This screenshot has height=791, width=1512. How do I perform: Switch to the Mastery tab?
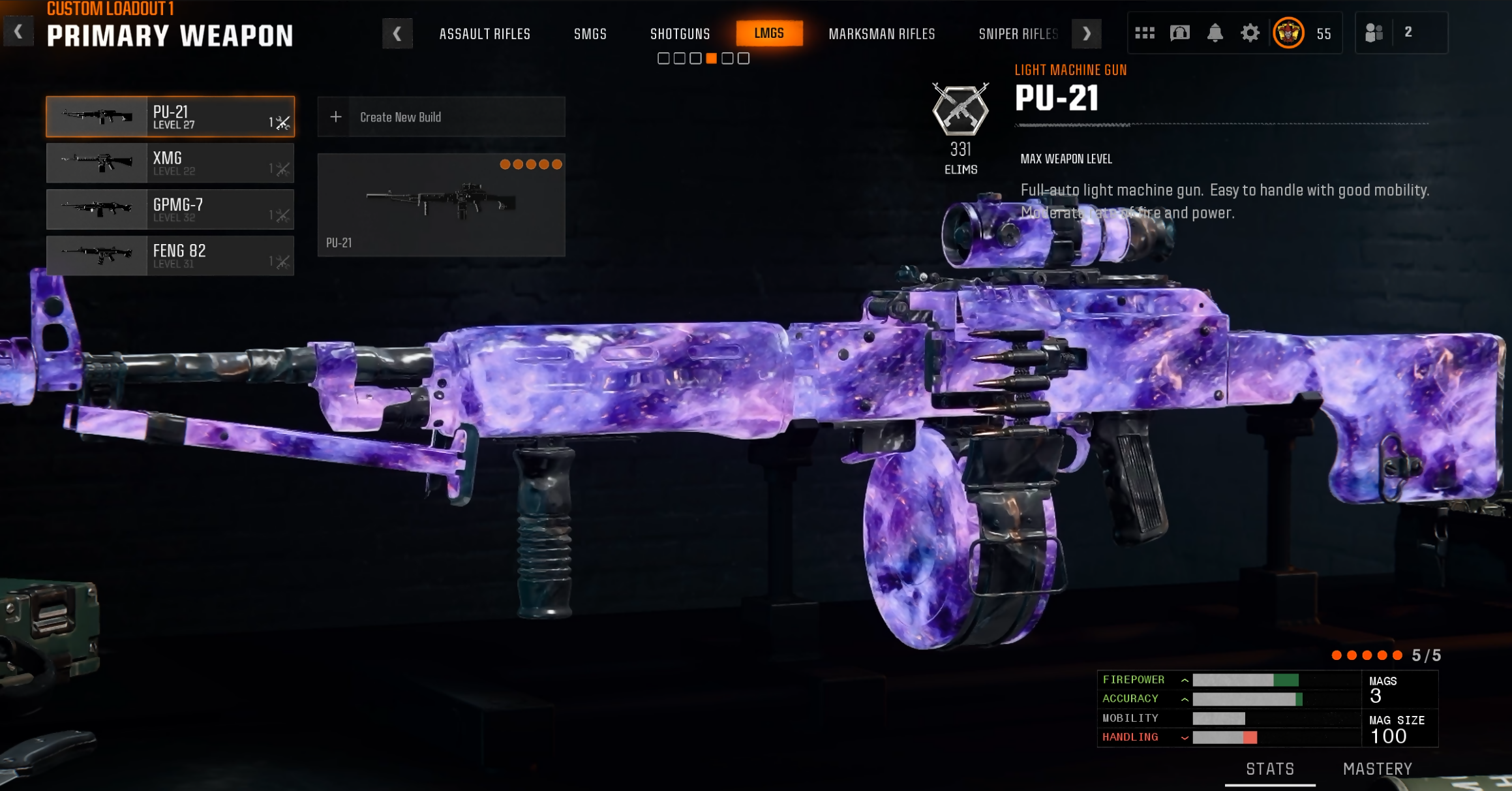1377,769
